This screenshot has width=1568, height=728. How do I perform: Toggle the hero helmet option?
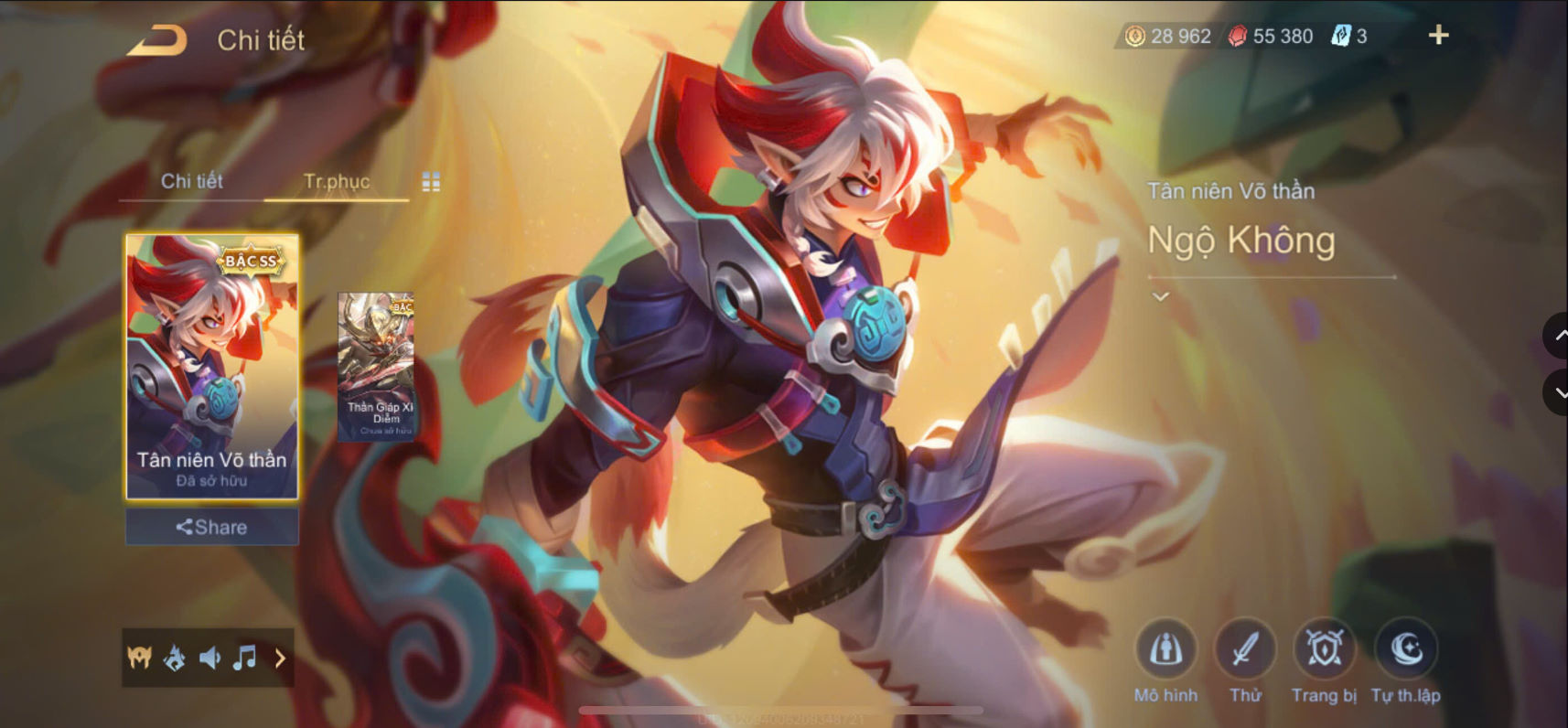[x=139, y=658]
